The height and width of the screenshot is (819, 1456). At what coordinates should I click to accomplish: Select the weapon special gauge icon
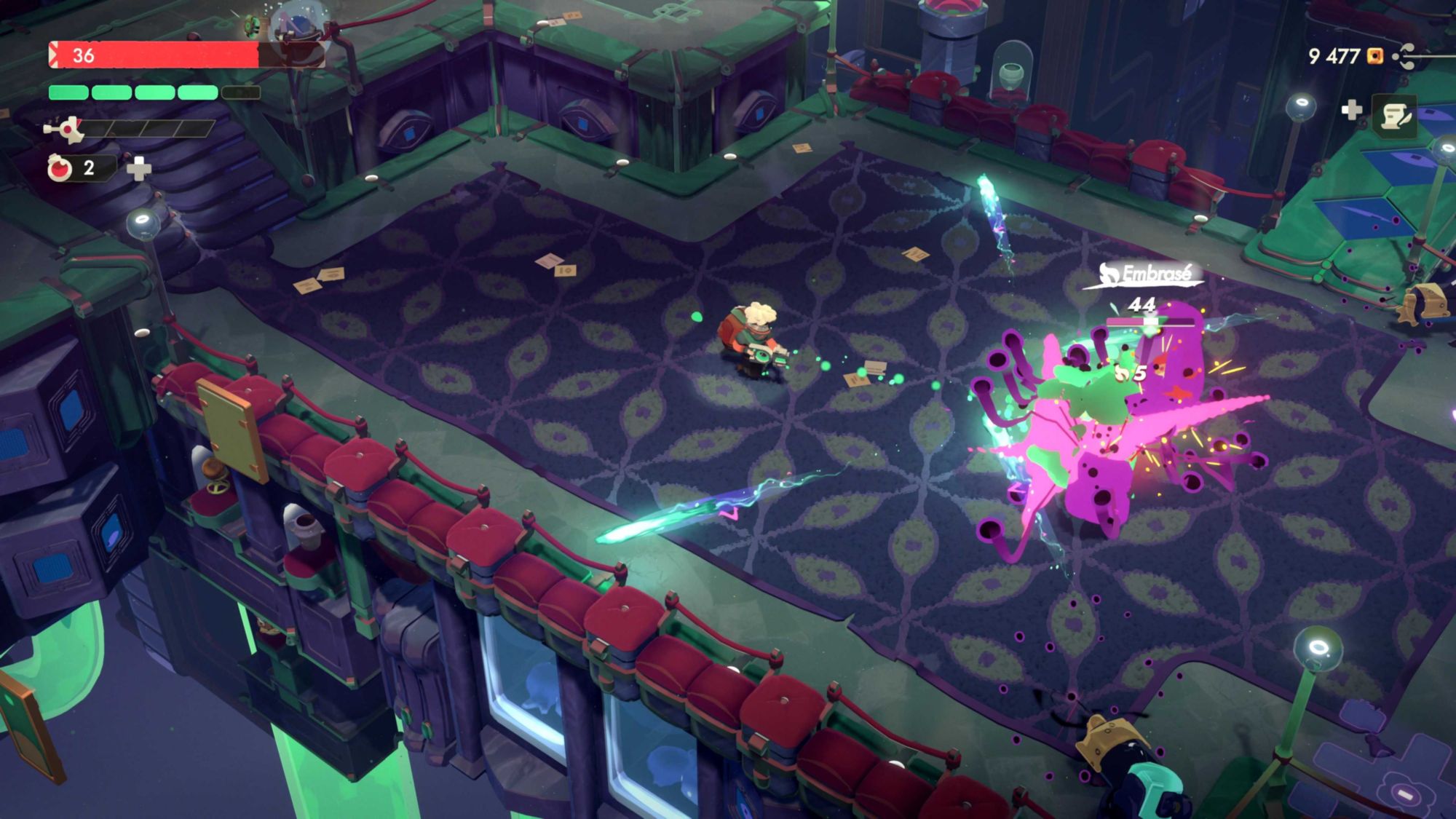click(64, 130)
